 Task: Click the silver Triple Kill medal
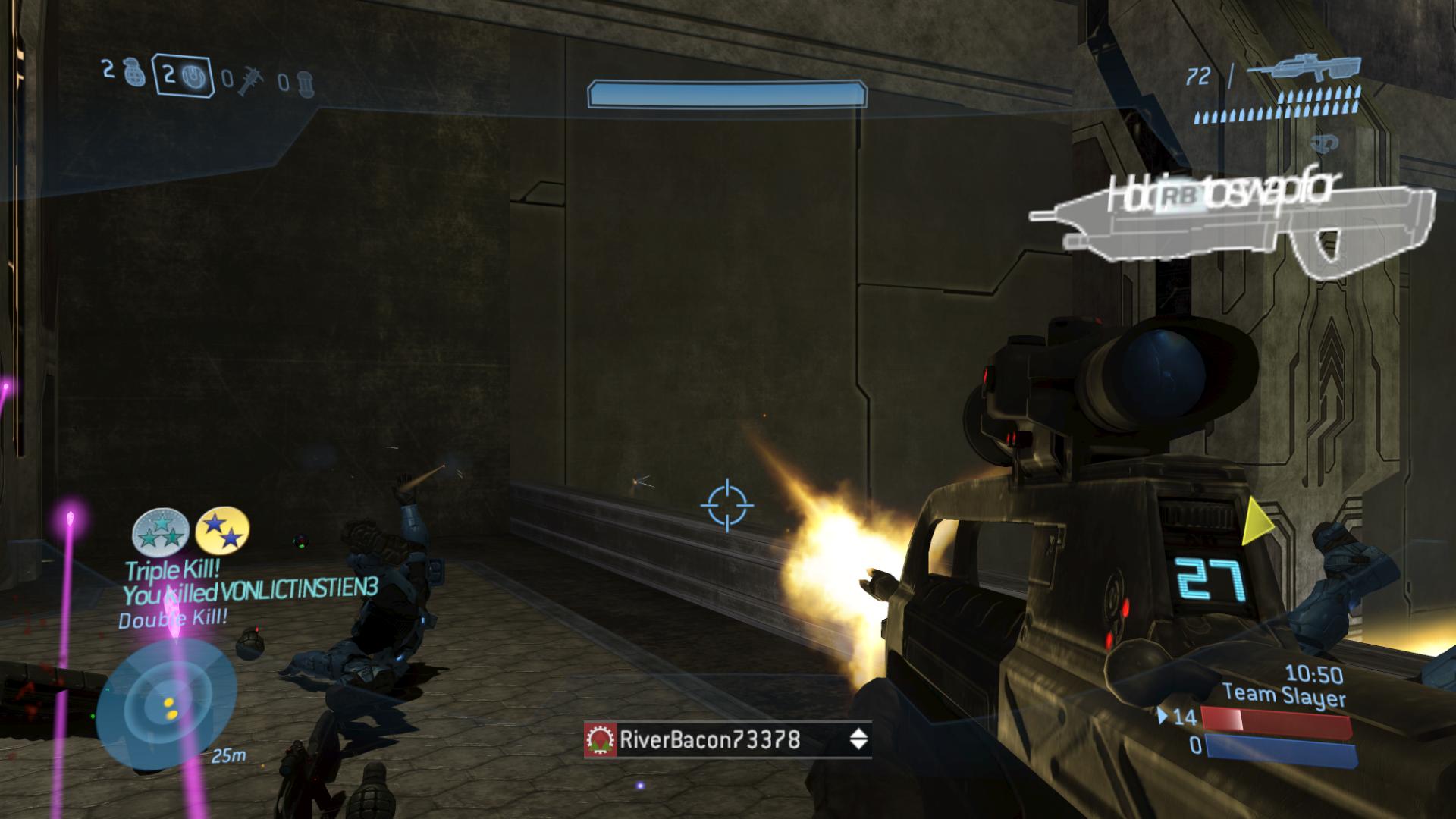coord(161,531)
